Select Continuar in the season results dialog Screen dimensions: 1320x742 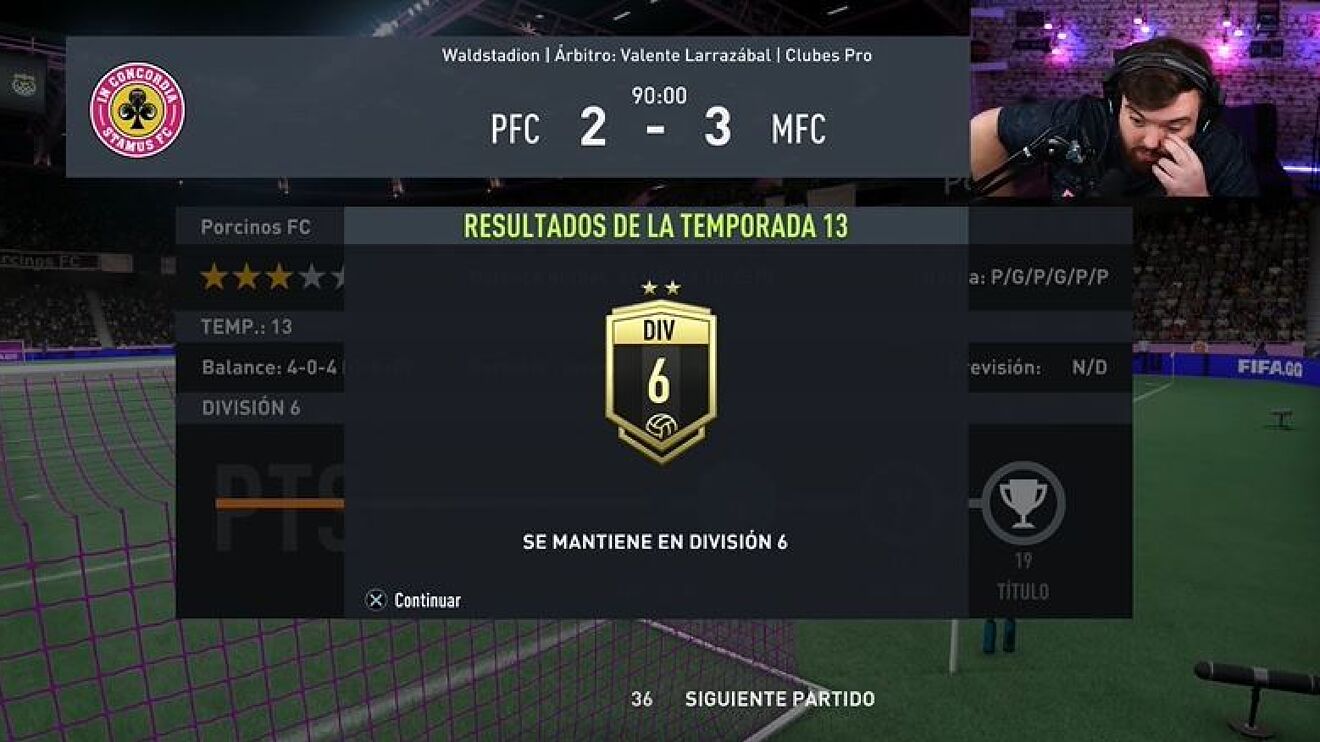point(415,600)
